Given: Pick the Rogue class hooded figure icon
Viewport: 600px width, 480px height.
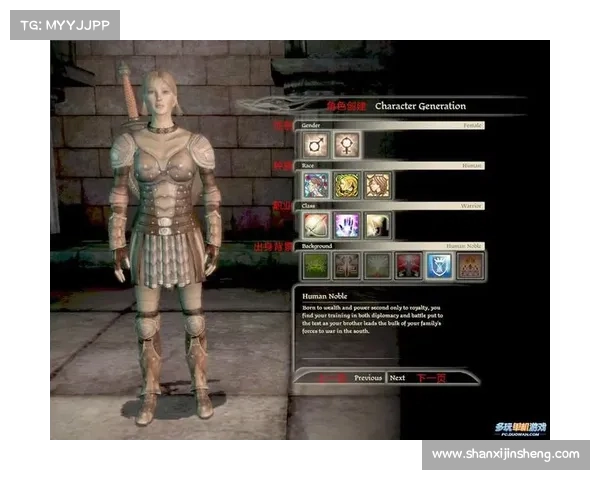Looking at the screenshot, I should pyautogui.click(x=378, y=225).
